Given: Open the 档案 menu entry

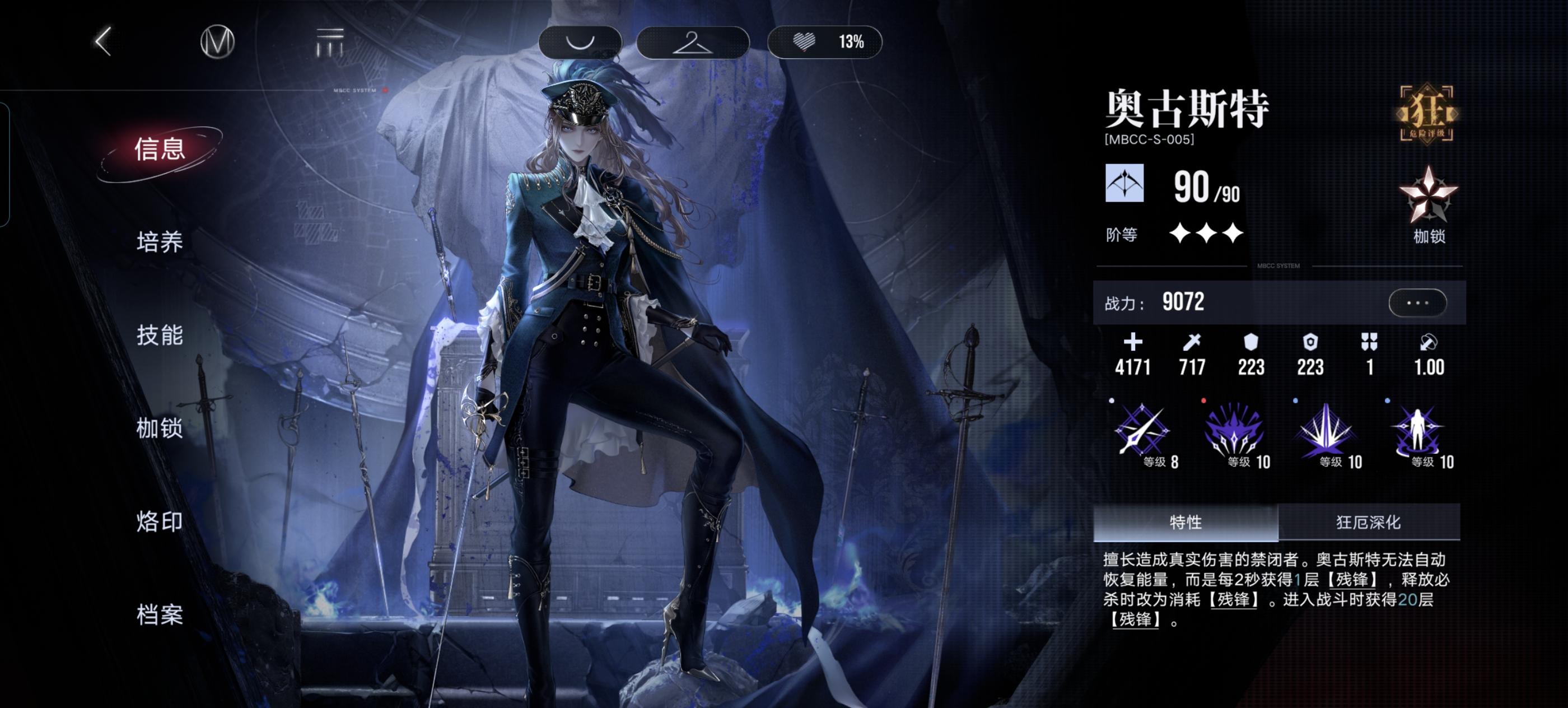Looking at the screenshot, I should click(x=160, y=615).
